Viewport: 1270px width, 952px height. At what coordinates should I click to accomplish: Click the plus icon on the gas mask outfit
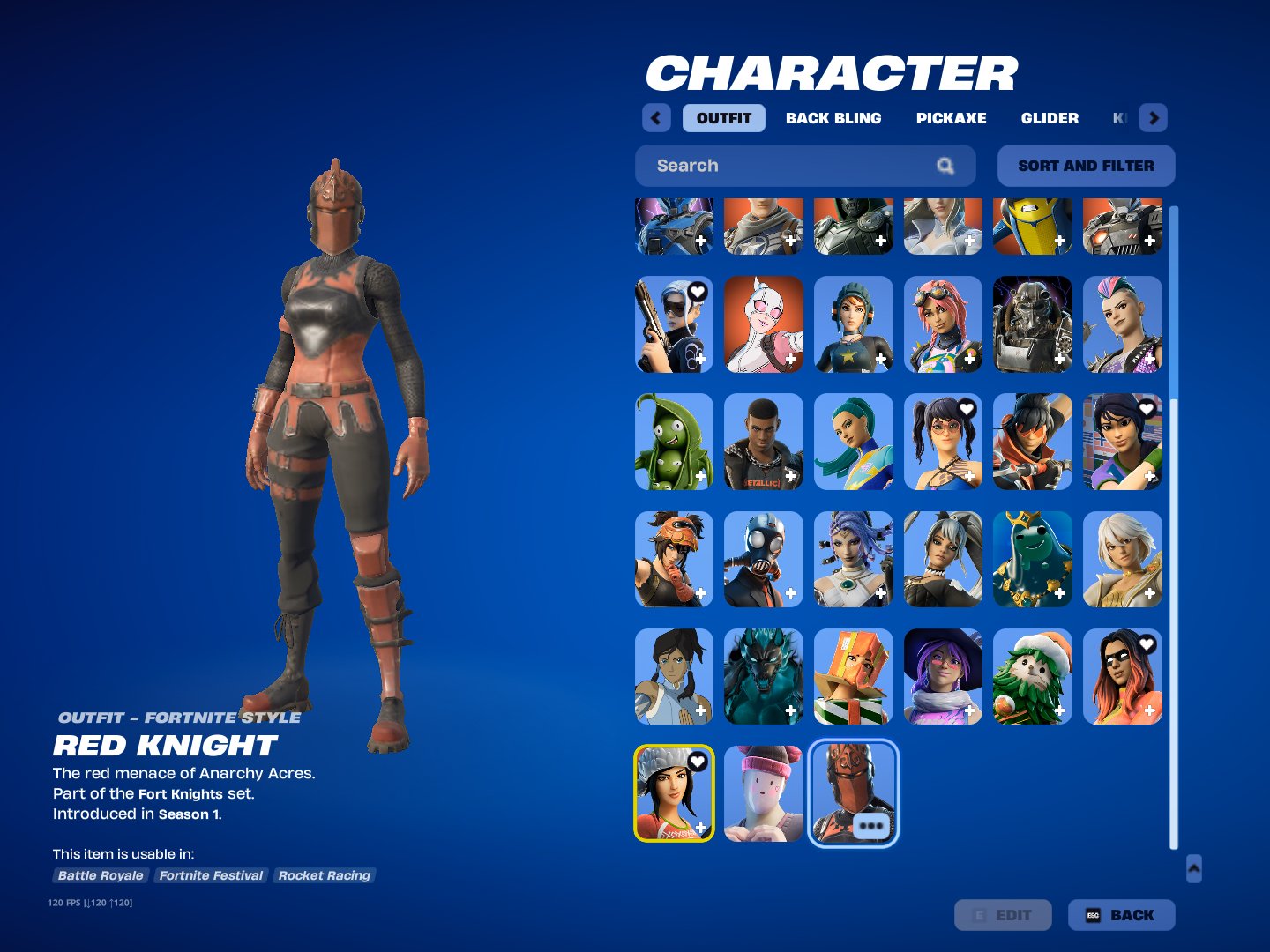(791, 594)
